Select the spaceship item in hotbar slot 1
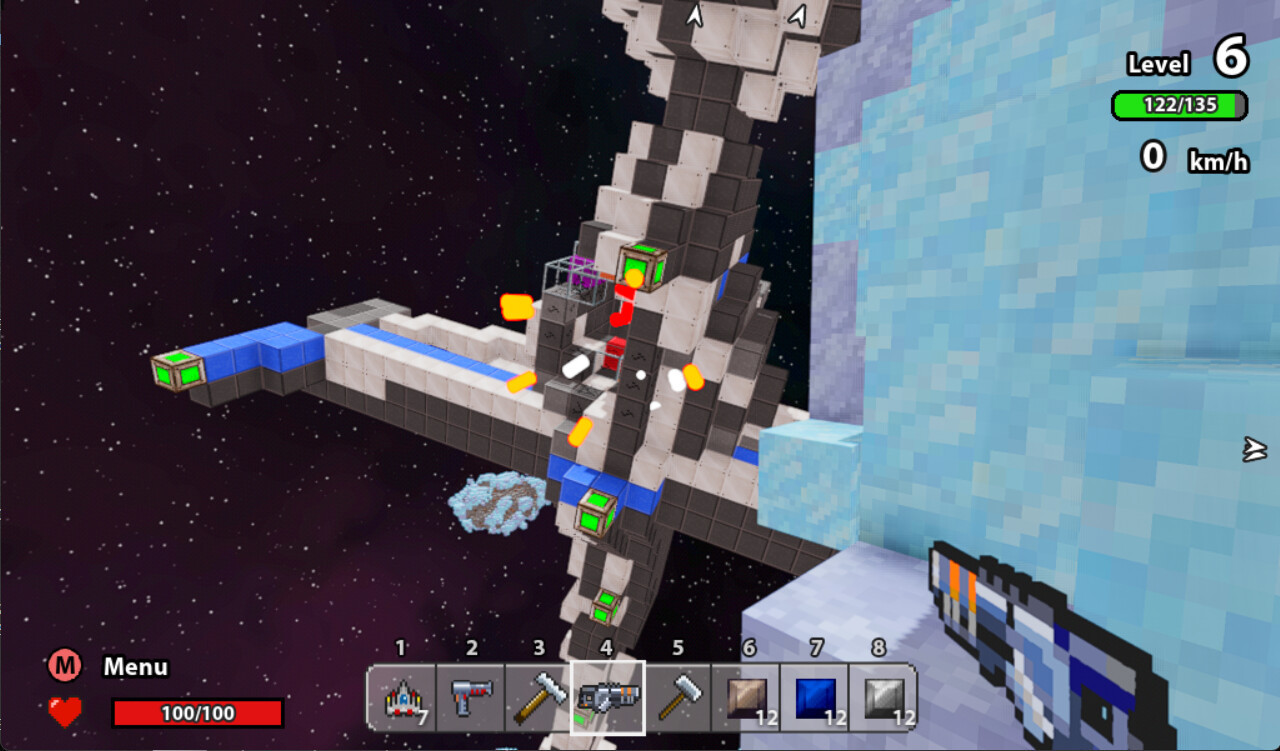 (x=402, y=697)
